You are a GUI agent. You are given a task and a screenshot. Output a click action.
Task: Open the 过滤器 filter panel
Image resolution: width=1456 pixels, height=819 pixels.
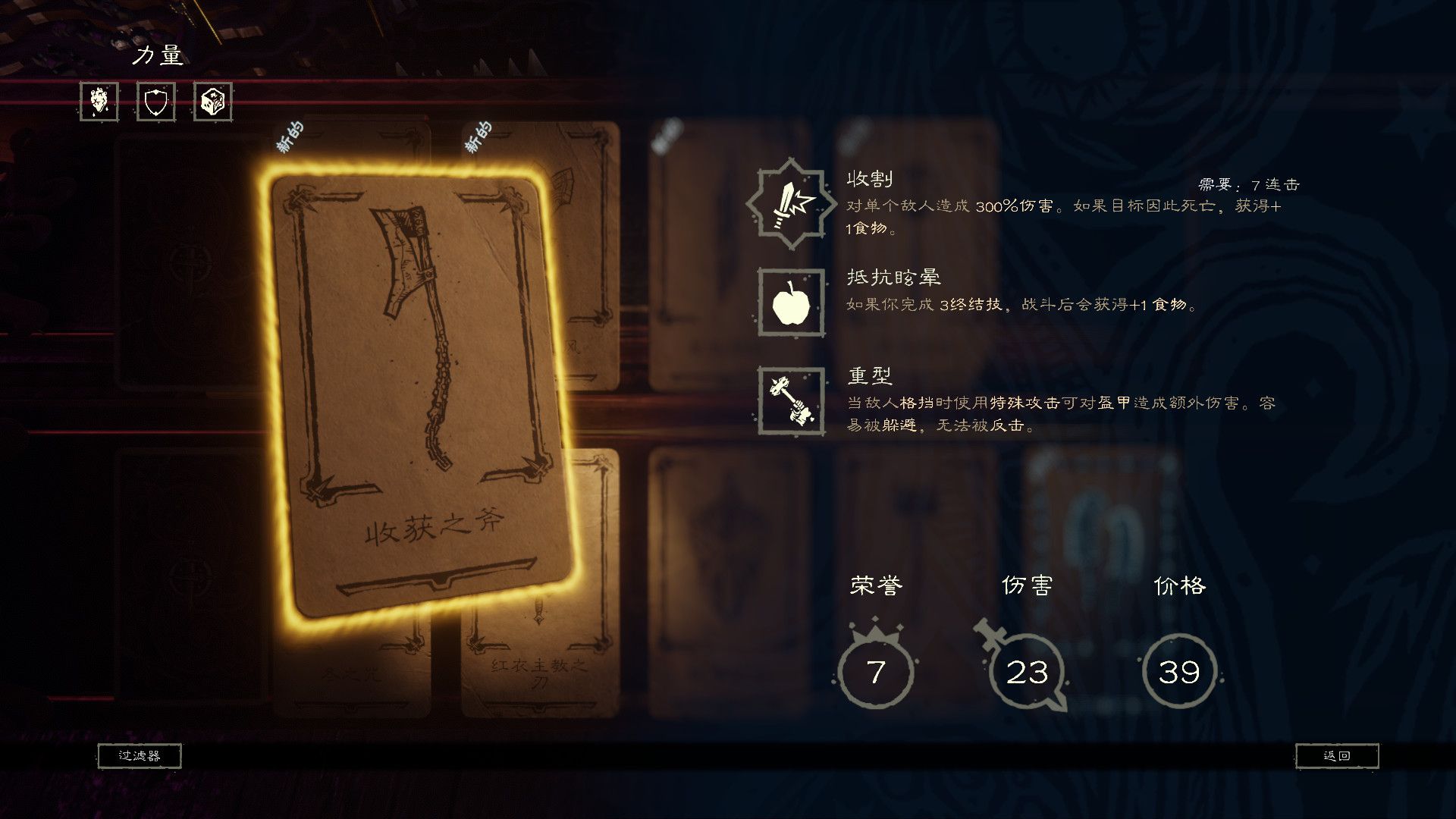[x=140, y=756]
